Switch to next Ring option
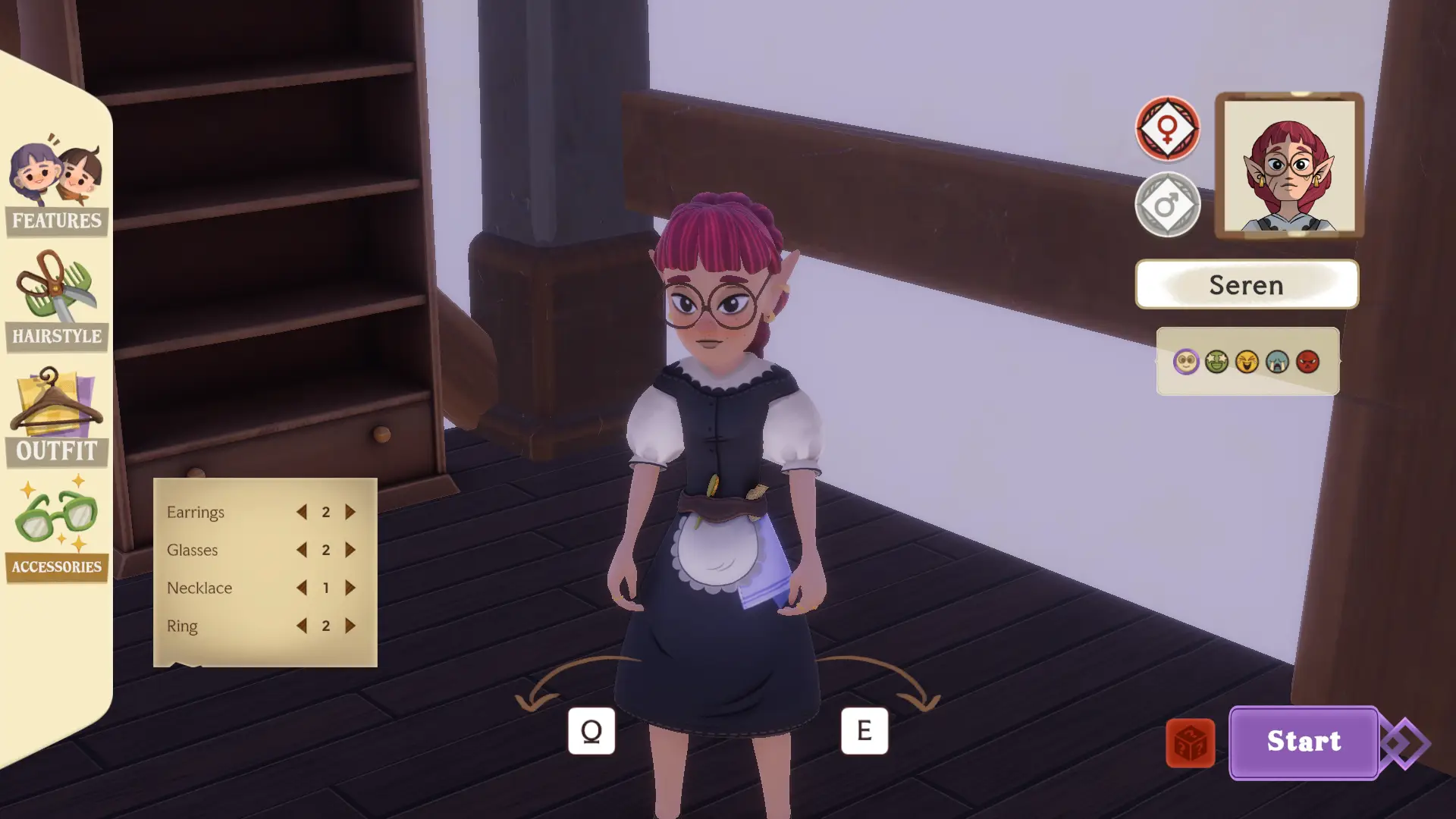This screenshot has height=819, width=1456. point(350,626)
